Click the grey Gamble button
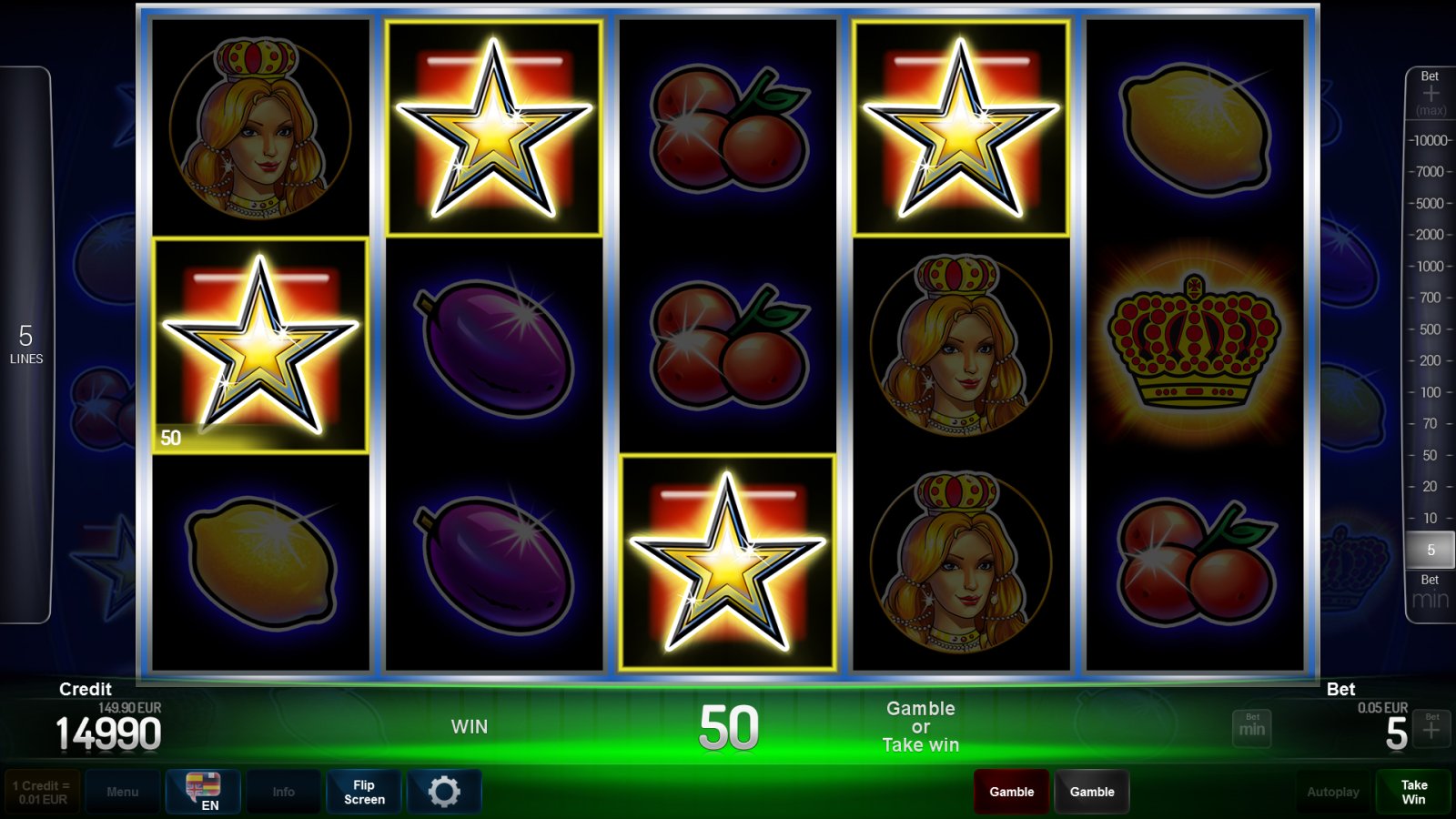1456x819 pixels. [x=1092, y=791]
